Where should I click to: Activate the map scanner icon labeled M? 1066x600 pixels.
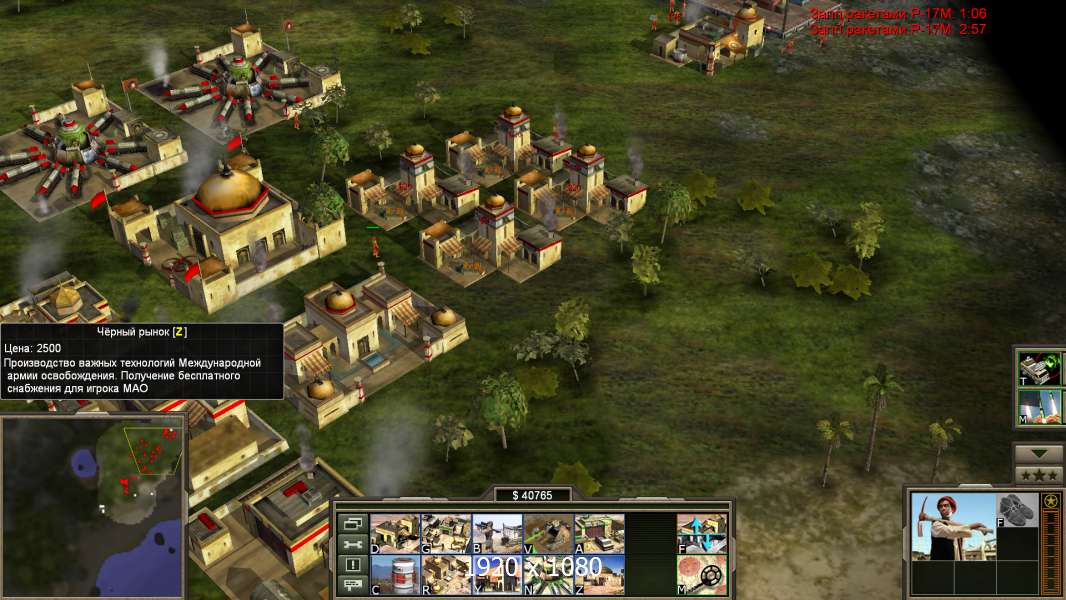coord(701,574)
